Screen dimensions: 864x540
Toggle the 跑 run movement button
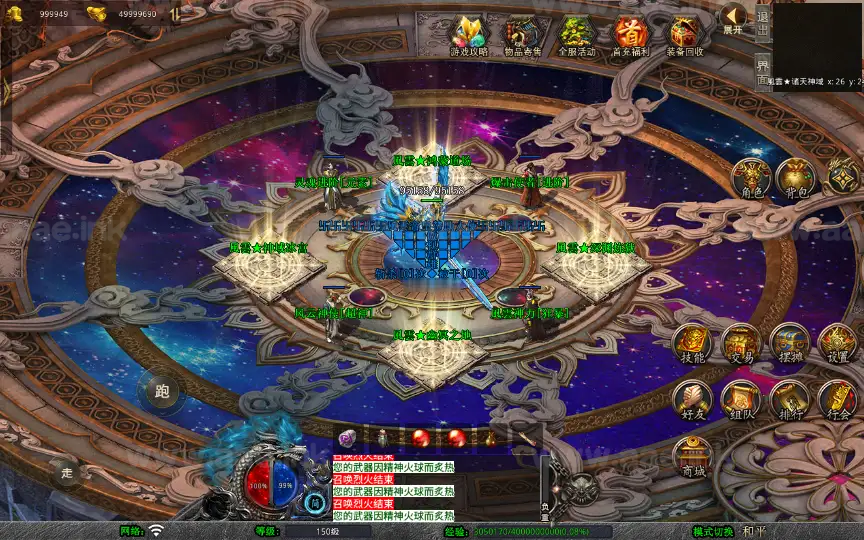click(x=161, y=392)
